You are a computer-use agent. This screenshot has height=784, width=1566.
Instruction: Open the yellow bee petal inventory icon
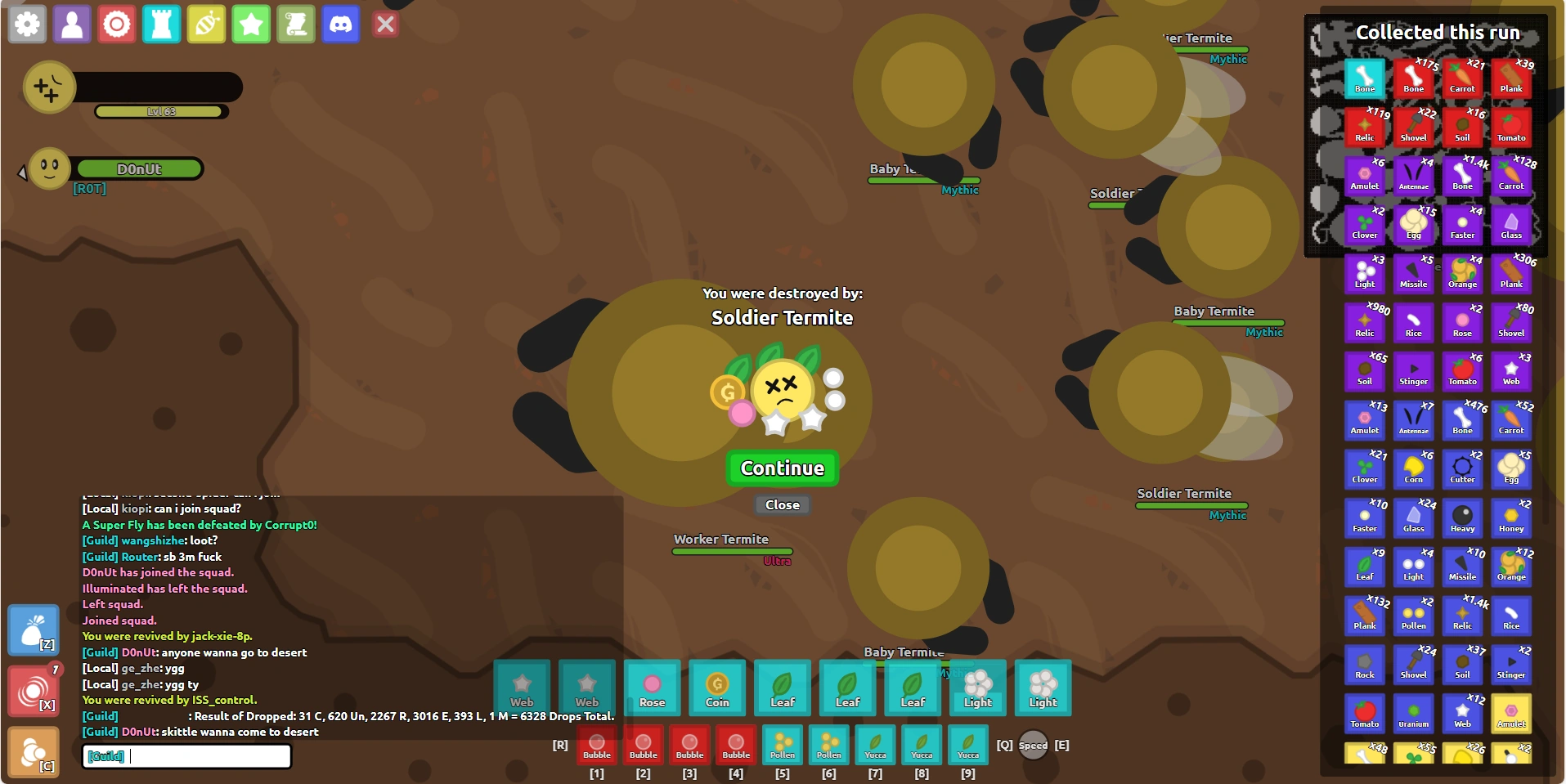coord(206,25)
